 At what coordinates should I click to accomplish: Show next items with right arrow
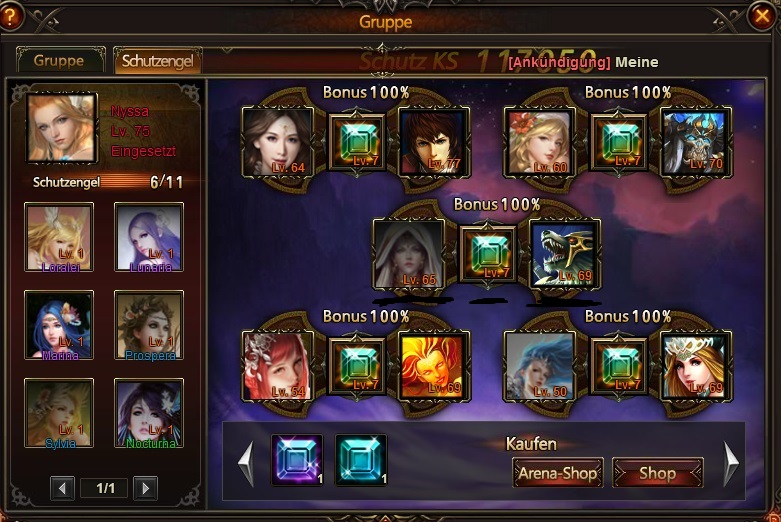pos(731,463)
